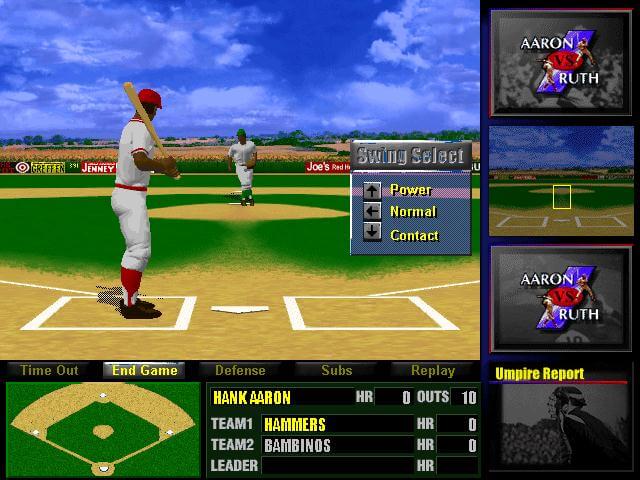This screenshot has width=640, height=480.
Task: Open the Subs menu
Action: [336, 370]
